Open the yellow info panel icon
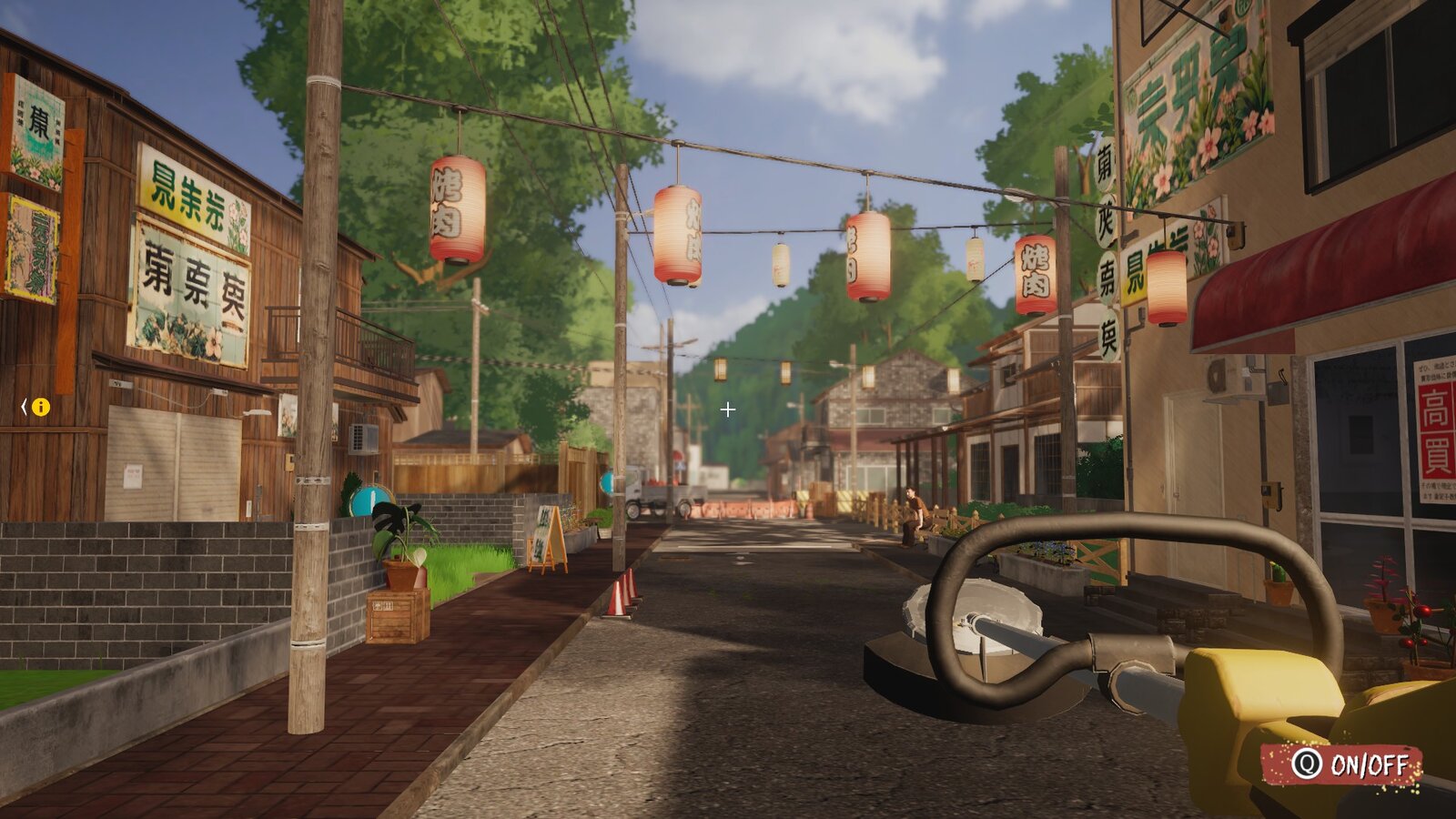This screenshot has width=1456, height=819. click(41, 407)
